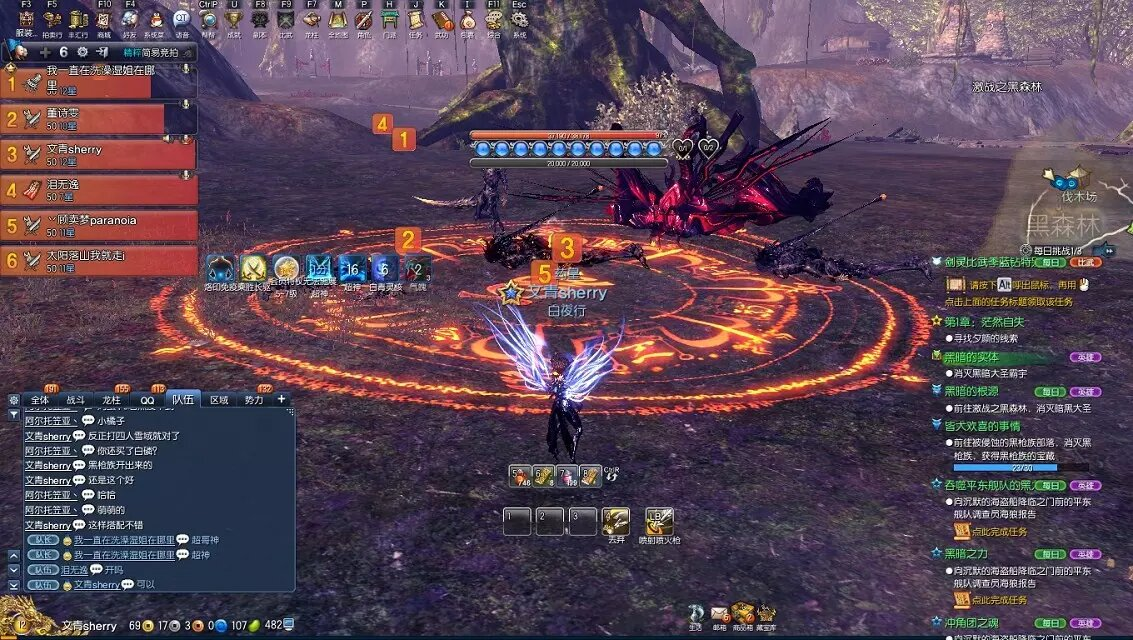Switch to the 战斗 combat chat tab

[x=76, y=400]
